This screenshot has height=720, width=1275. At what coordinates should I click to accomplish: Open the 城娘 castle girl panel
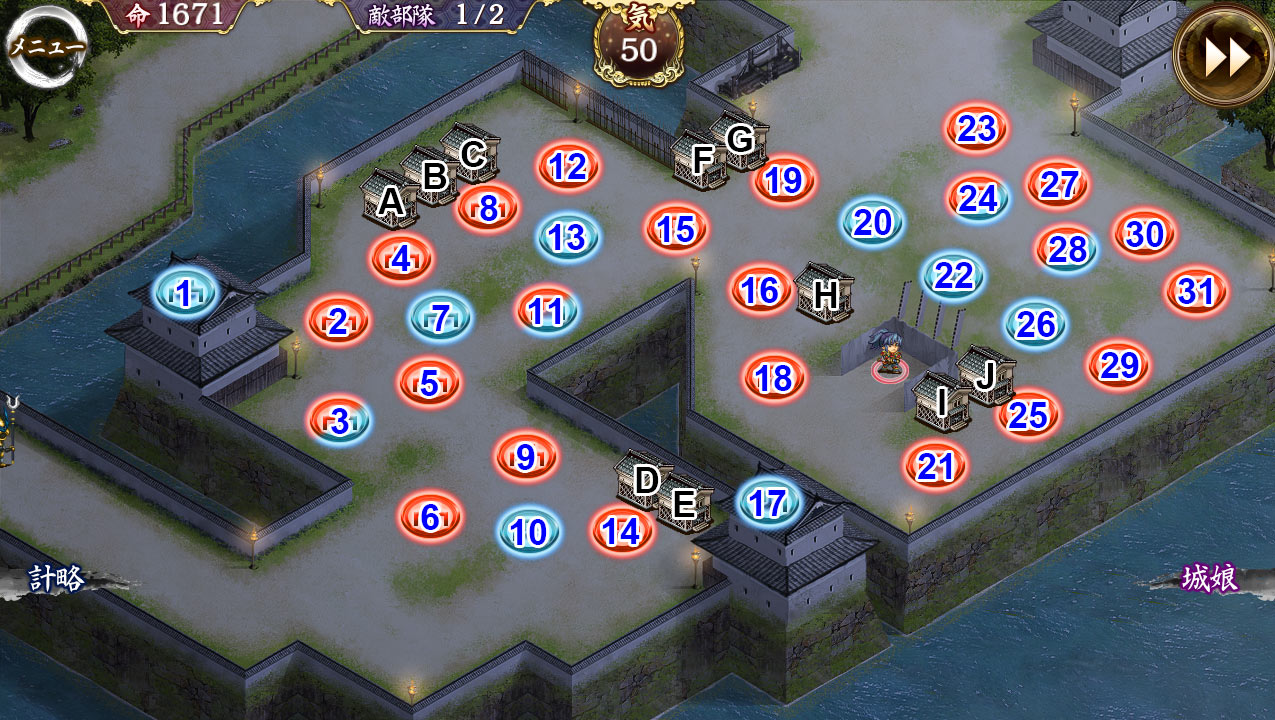click(x=1210, y=579)
